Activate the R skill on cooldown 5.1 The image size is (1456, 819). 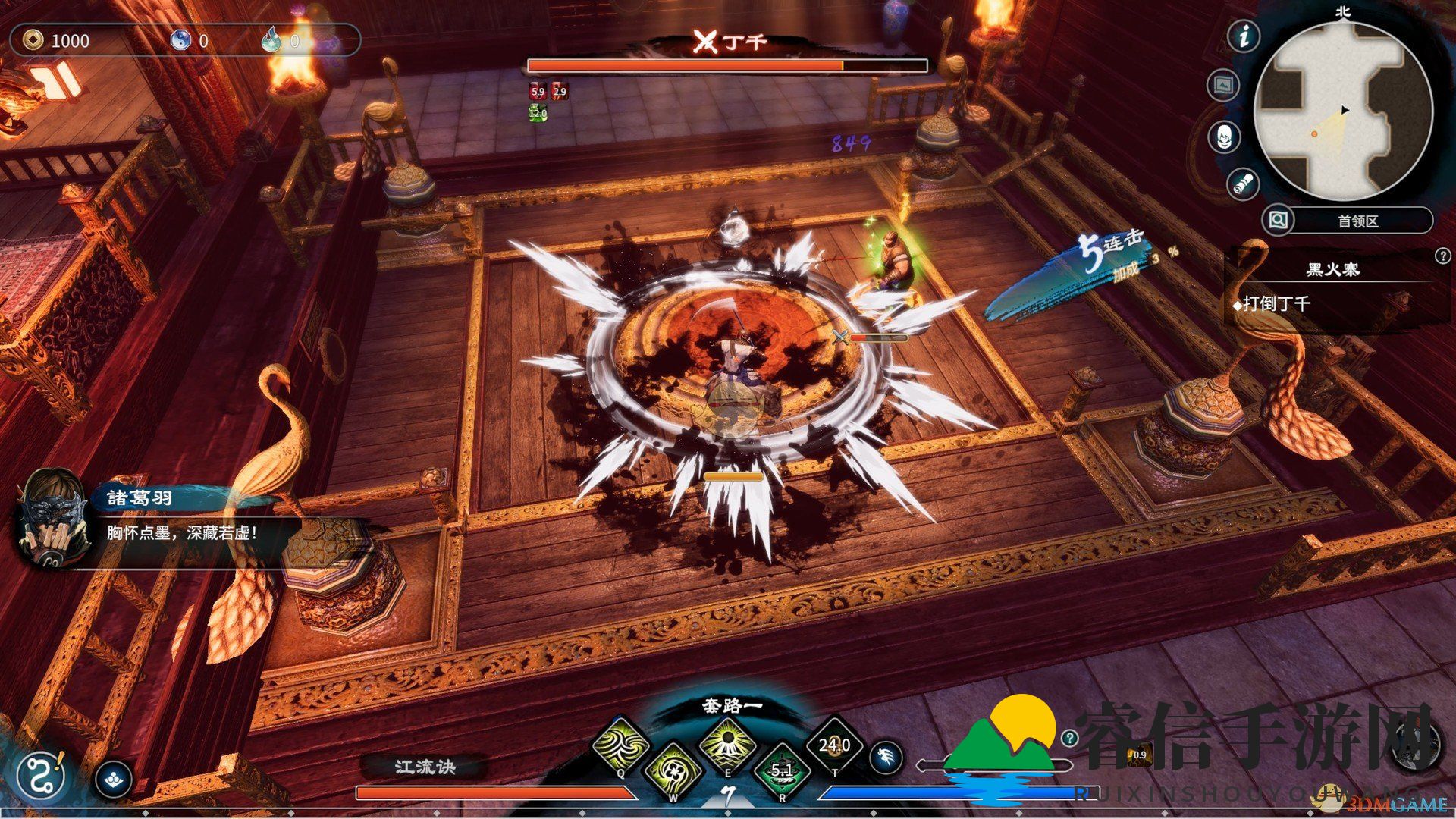pos(782,770)
